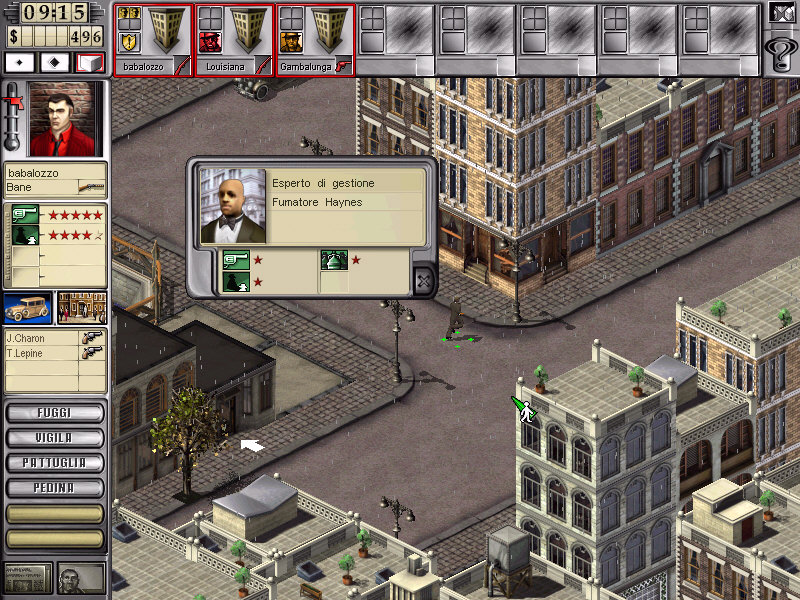Select the Gambalunga team slot
The width and height of the screenshot is (800, 600).
coord(315,40)
